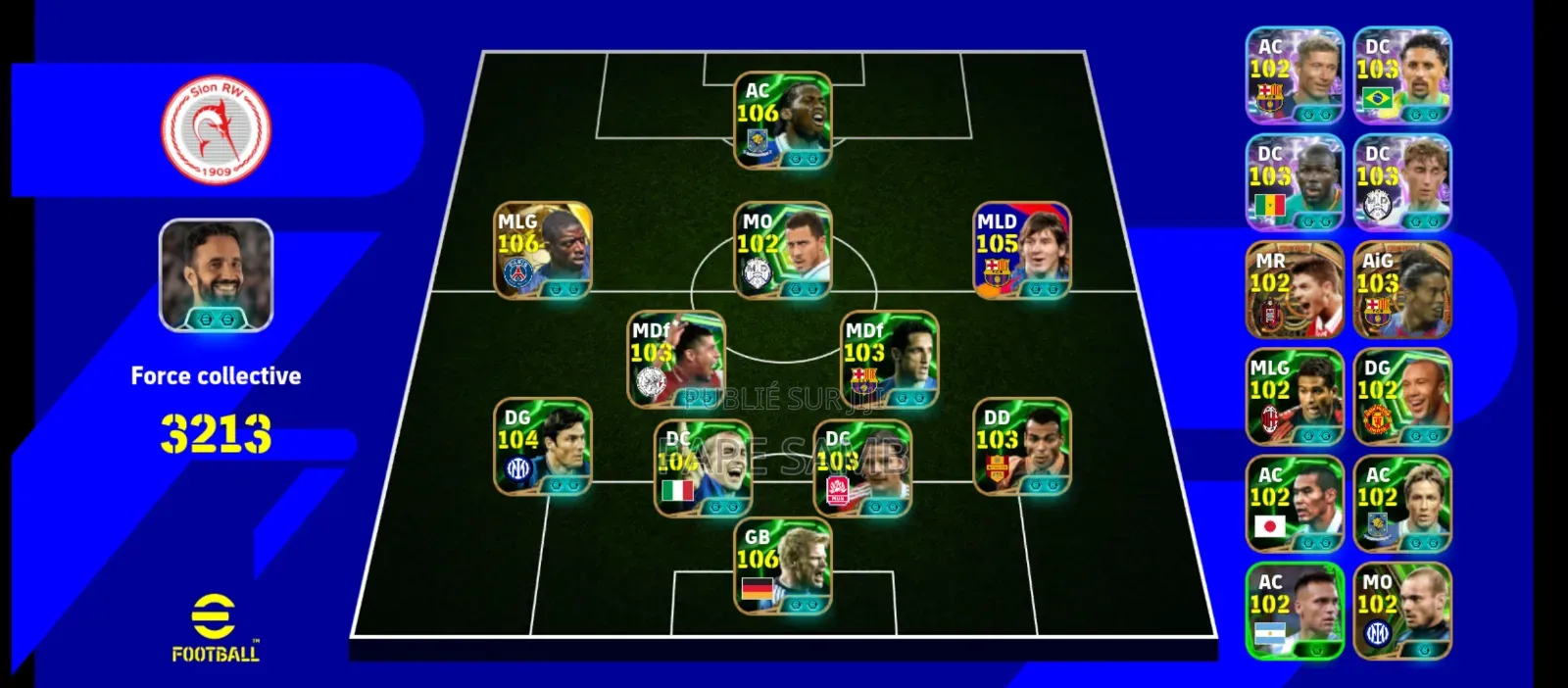Select the AC 106 striker card

coord(782,120)
